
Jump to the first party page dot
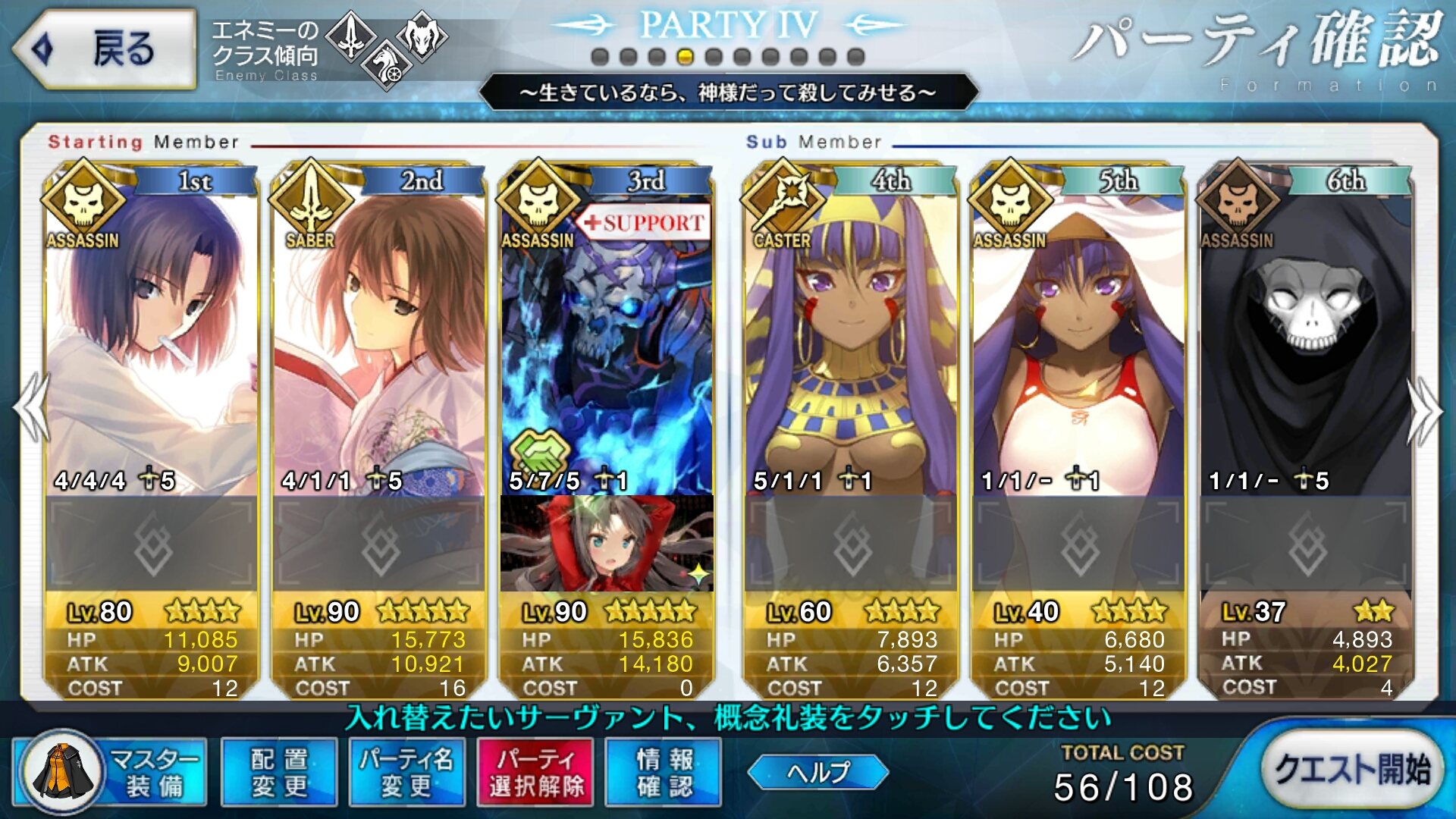pyautogui.click(x=600, y=57)
